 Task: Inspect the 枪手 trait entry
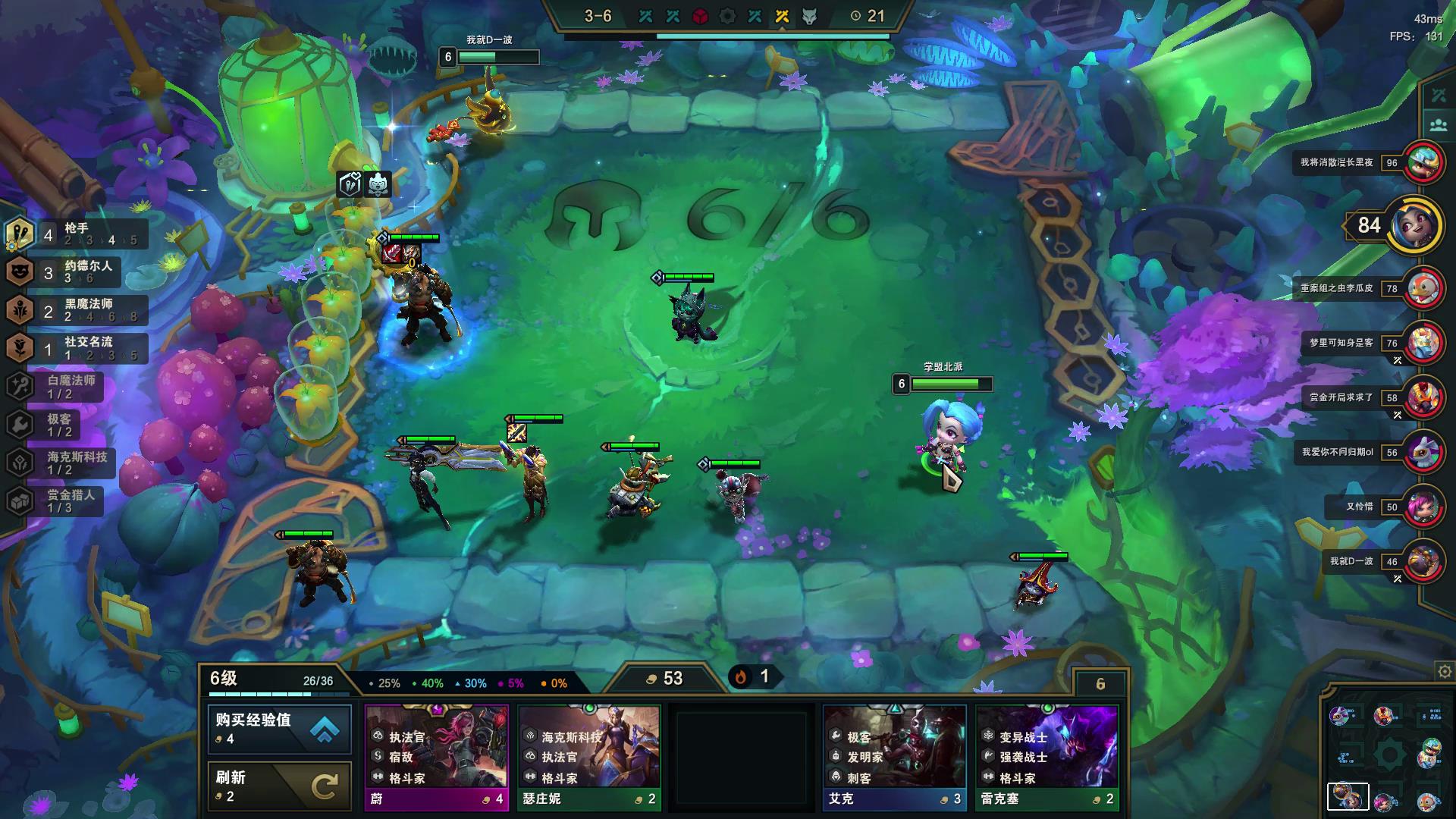(x=76, y=234)
